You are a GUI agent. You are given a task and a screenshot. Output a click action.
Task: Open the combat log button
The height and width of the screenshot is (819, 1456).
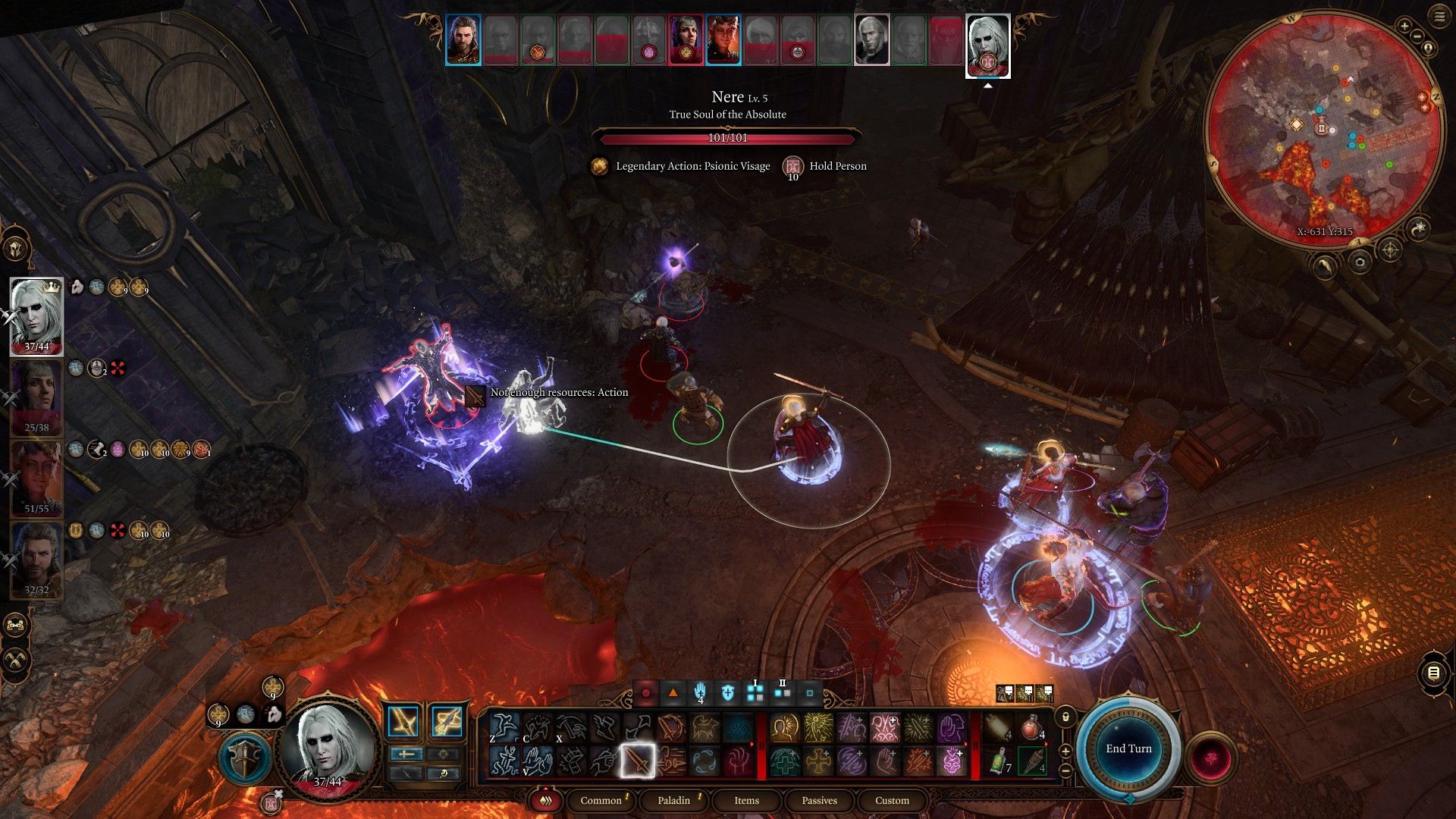[x=1433, y=673]
